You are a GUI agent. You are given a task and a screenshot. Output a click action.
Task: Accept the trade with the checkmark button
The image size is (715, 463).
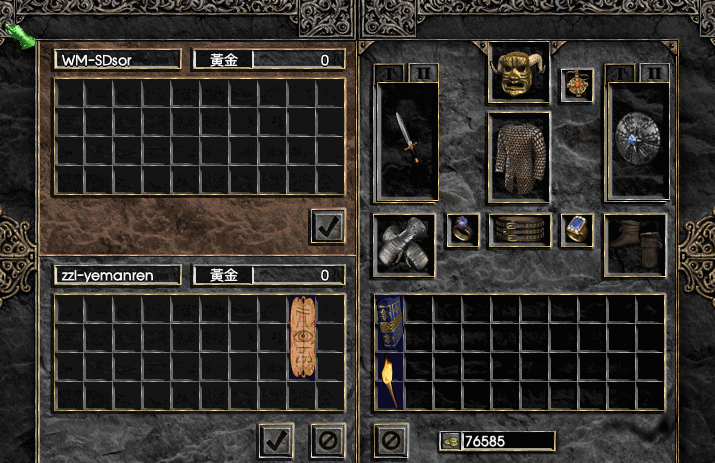[x=274, y=439]
